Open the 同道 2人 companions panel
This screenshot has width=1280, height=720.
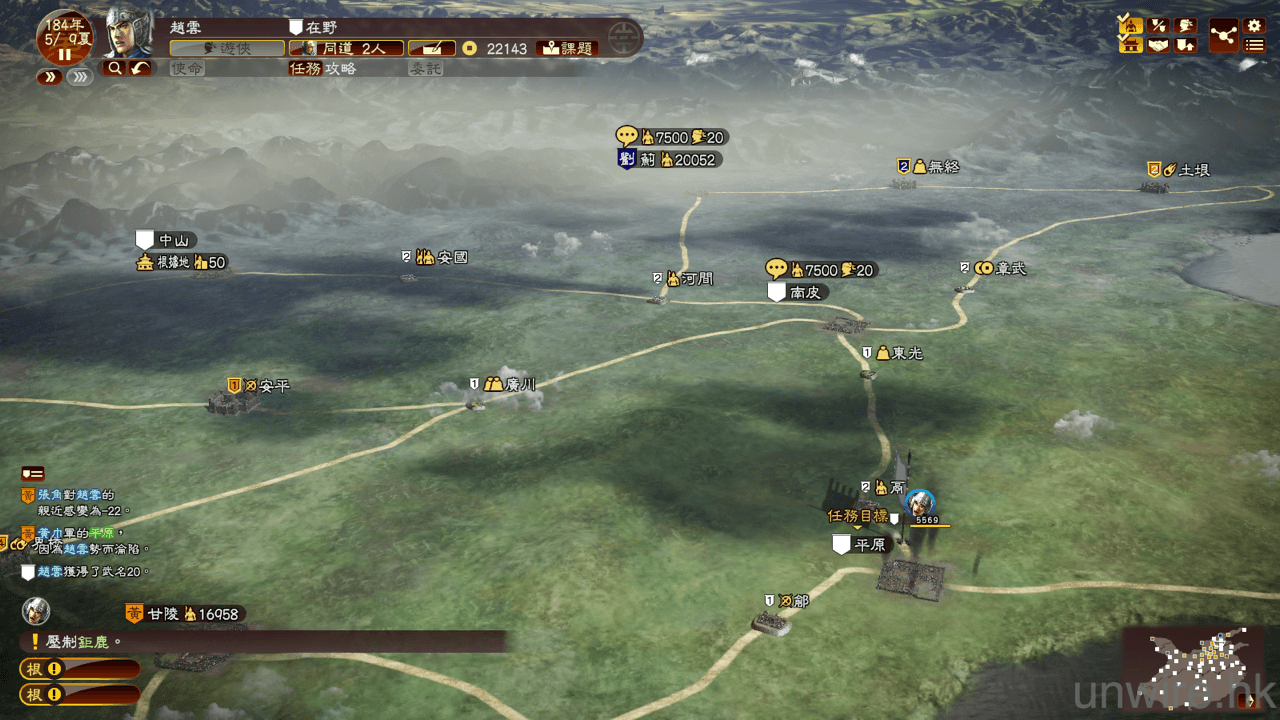346,48
